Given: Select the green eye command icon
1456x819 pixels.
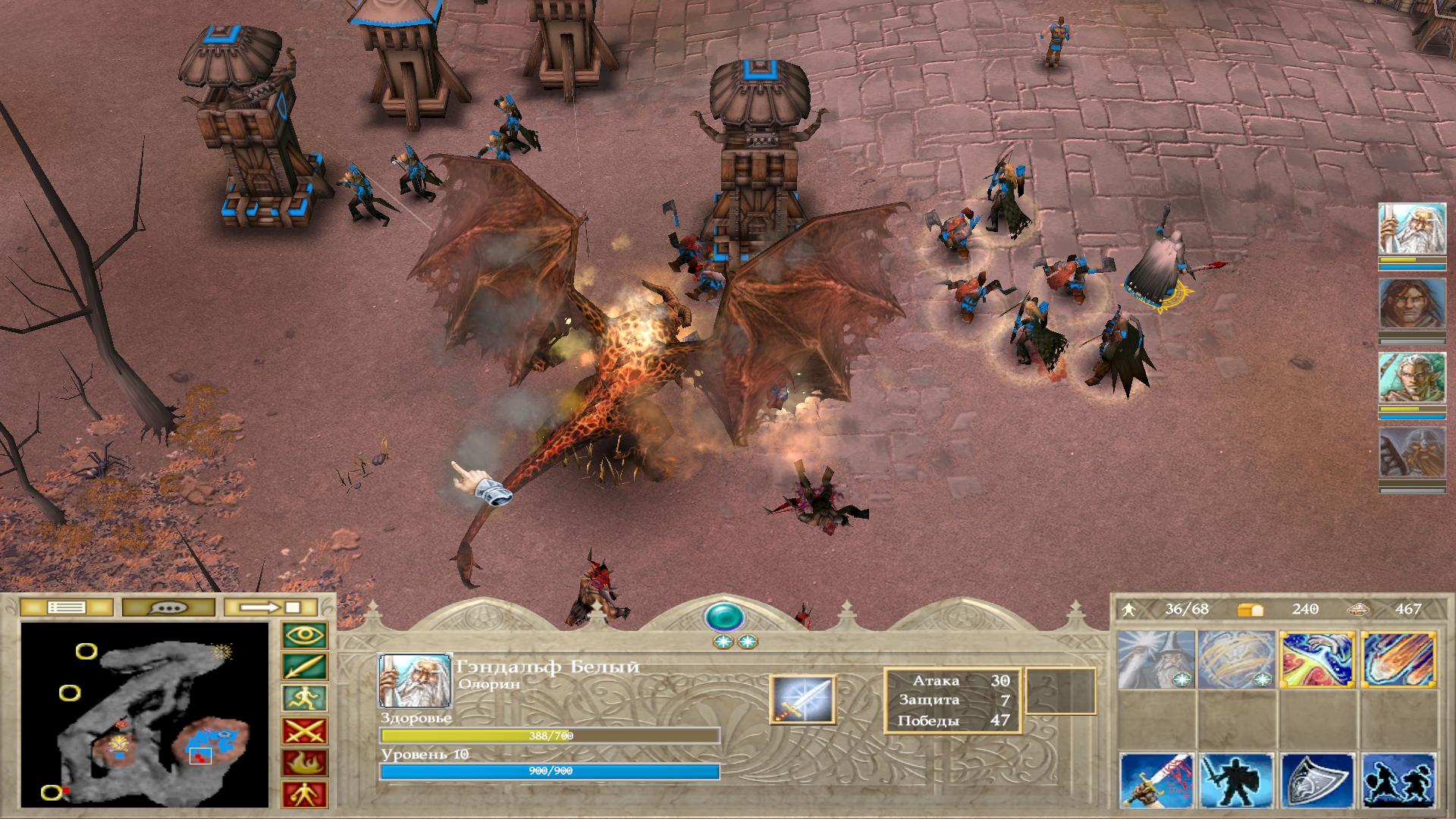Looking at the screenshot, I should (305, 635).
